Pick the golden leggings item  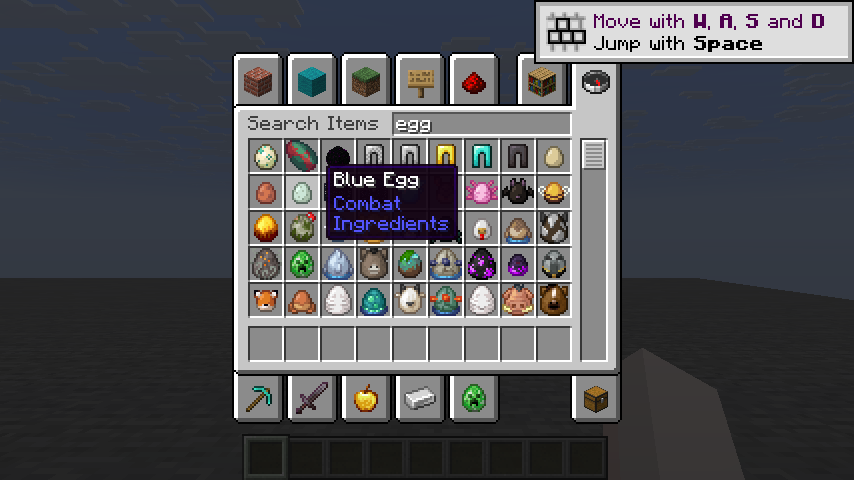click(x=445, y=156)
